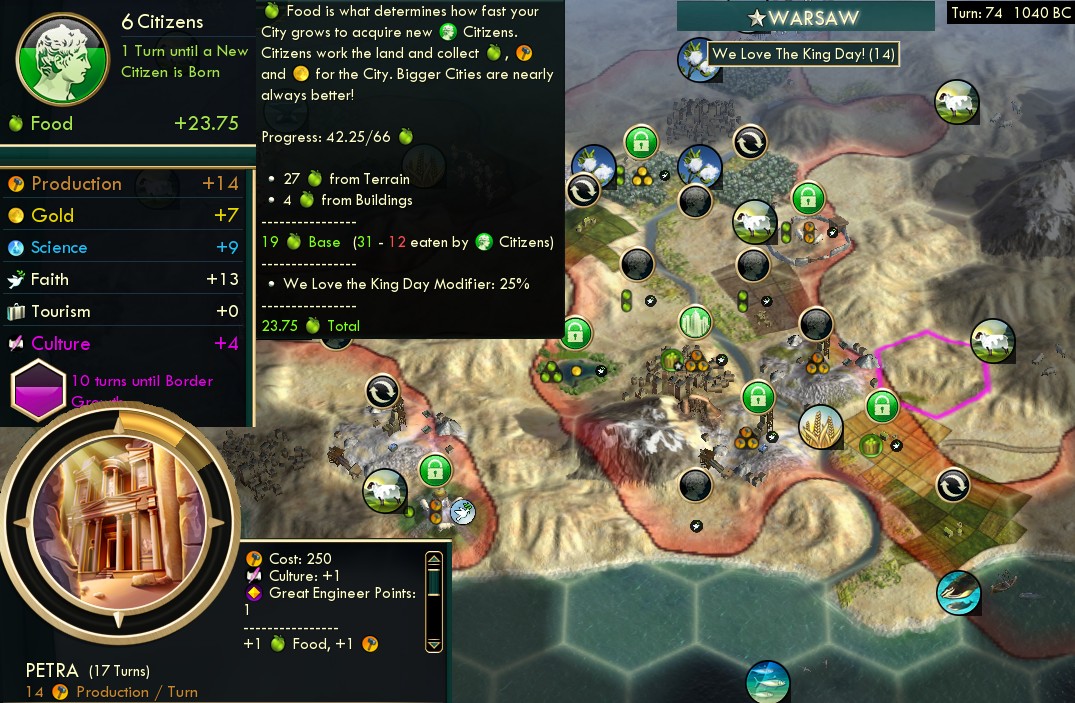Choose the Science yield row

(125, 248)
